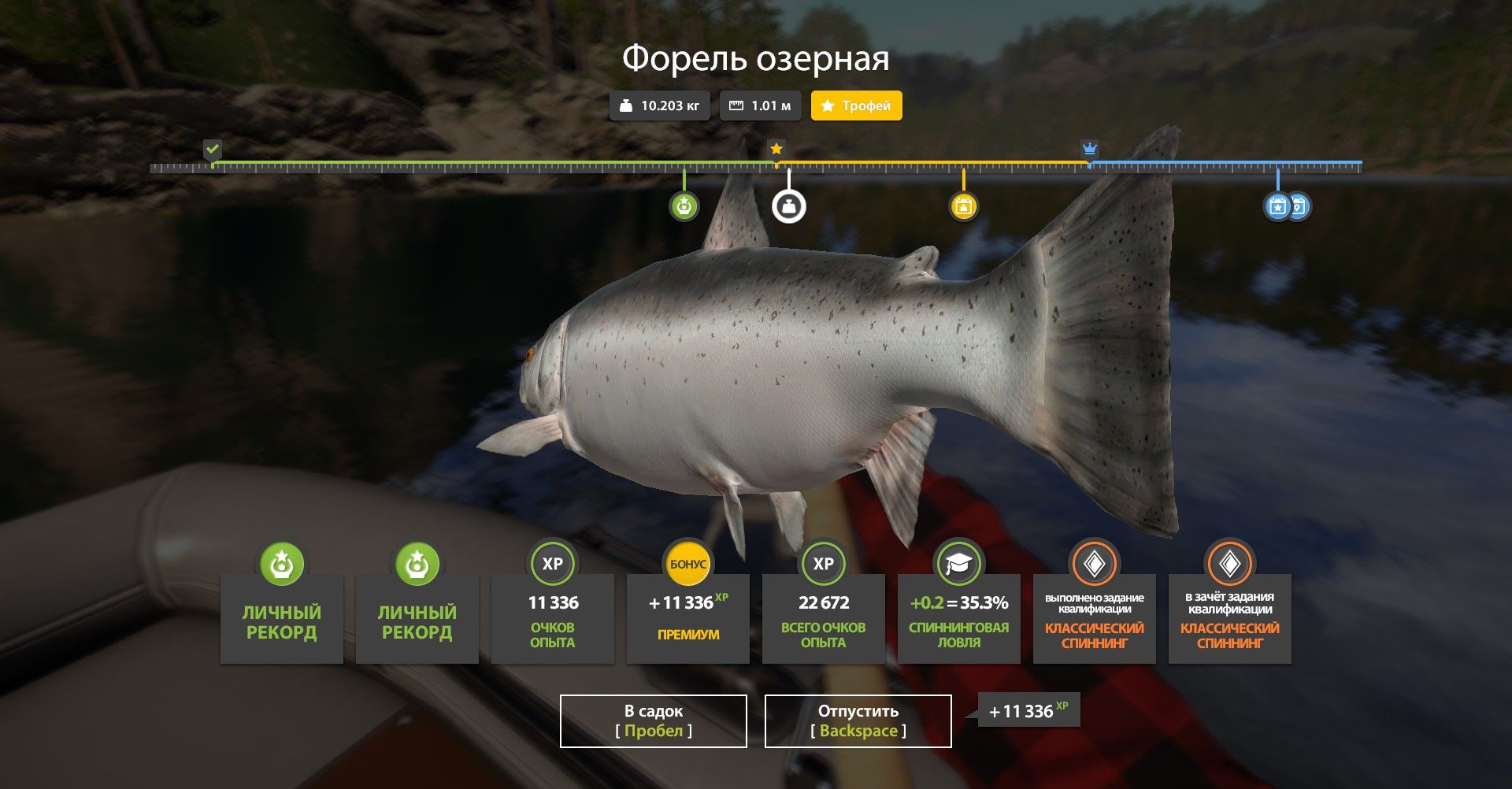This screenshot has width=1512, height=789.
Task: Click the graduation cap skill progress icon
Action: click(x=958, y=562)
